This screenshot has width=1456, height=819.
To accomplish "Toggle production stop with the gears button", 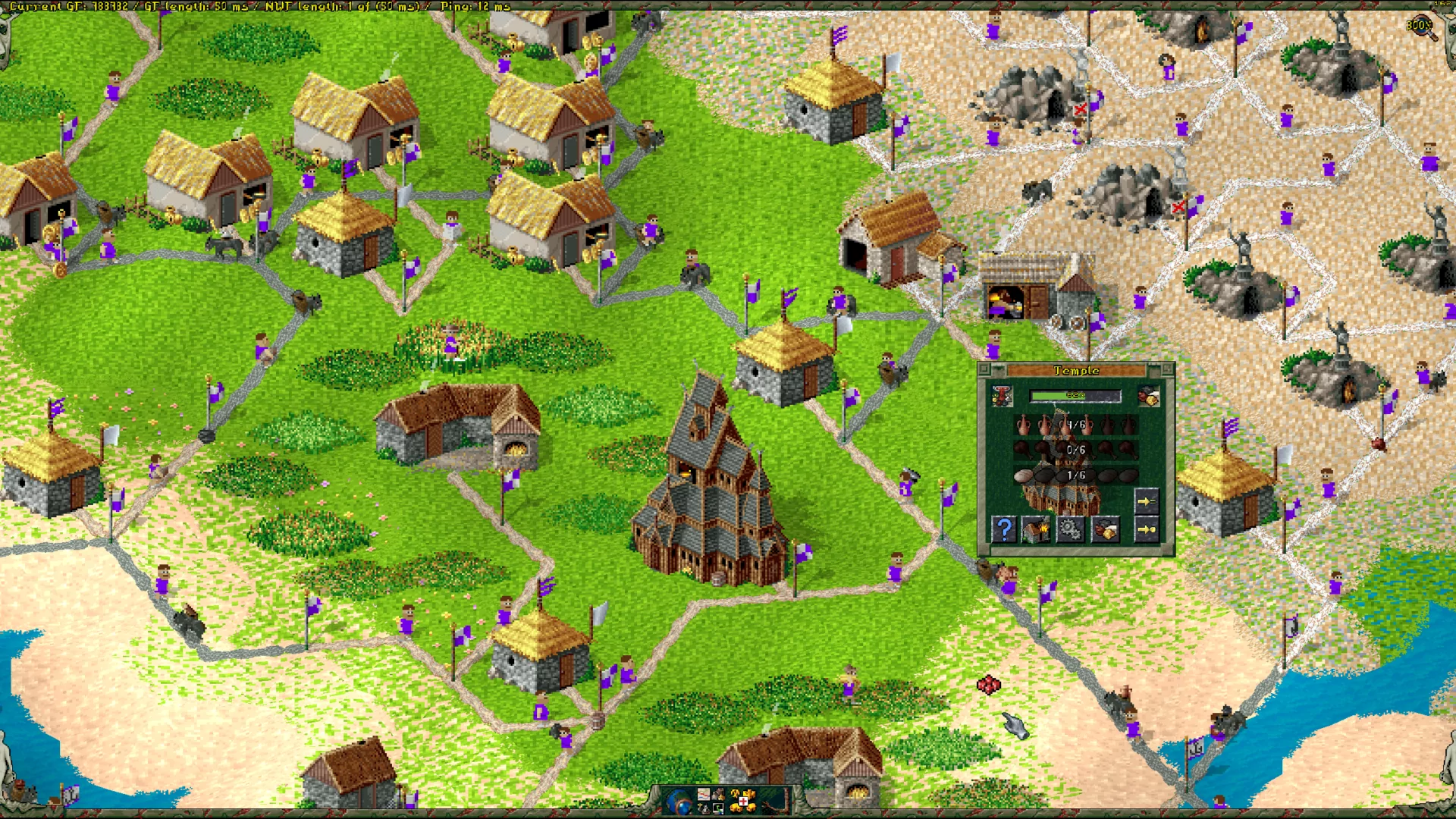I will pyautogui.click(x=1071, y=529).
